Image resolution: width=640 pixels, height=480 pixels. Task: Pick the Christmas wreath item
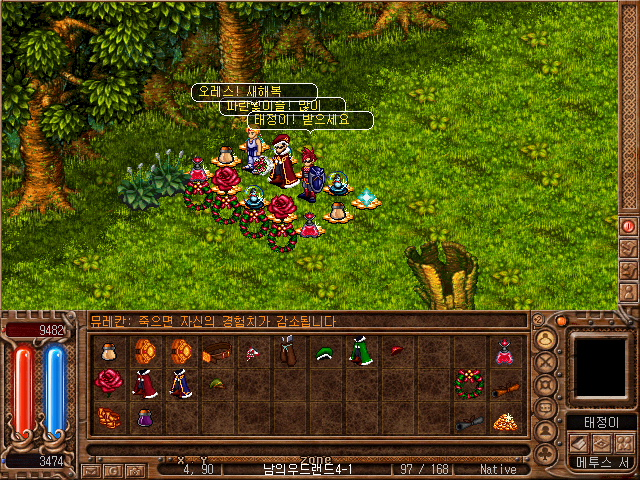click(x=467, y=382)
